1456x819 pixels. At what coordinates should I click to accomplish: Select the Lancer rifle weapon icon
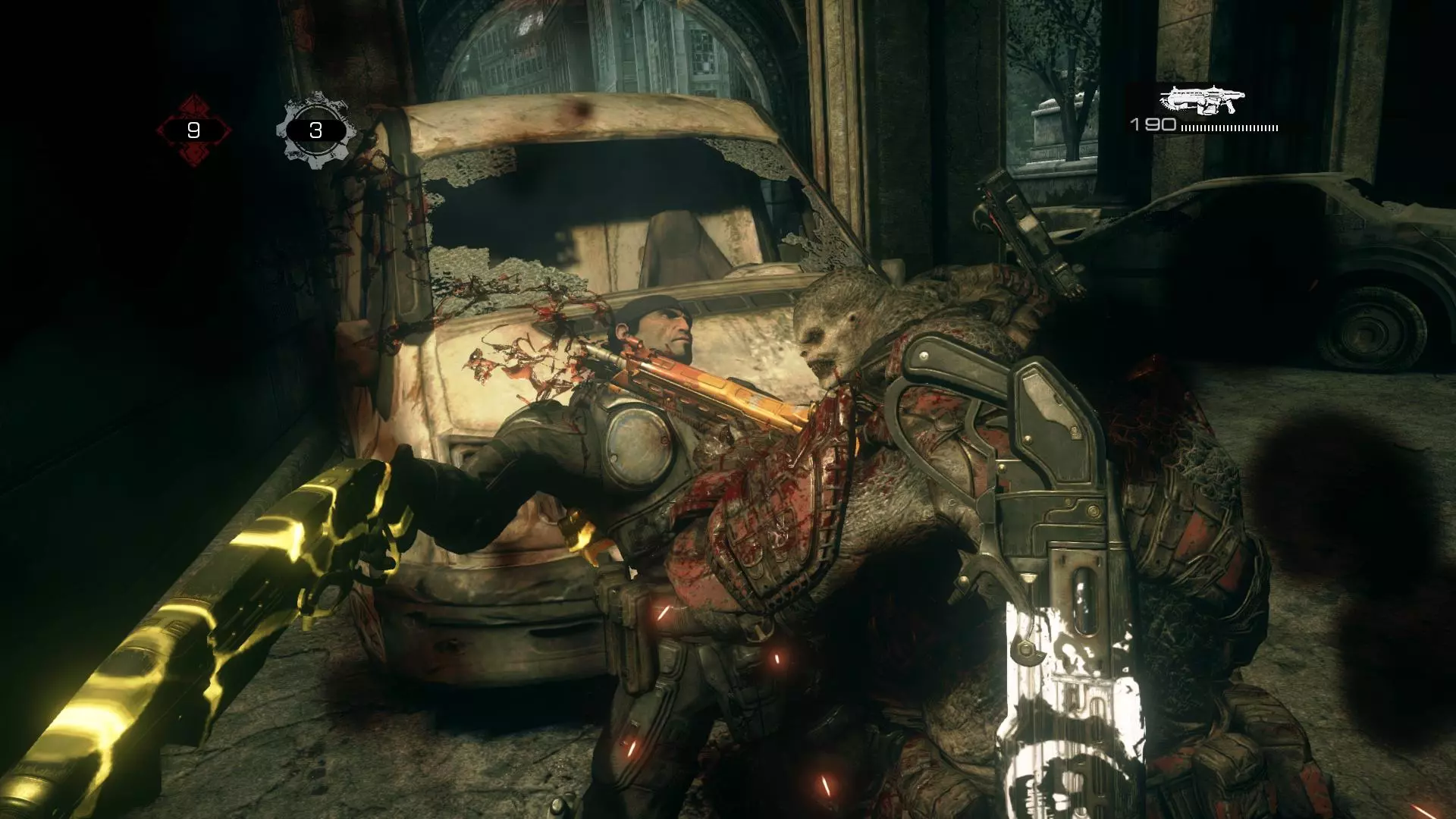point(1202,100)
